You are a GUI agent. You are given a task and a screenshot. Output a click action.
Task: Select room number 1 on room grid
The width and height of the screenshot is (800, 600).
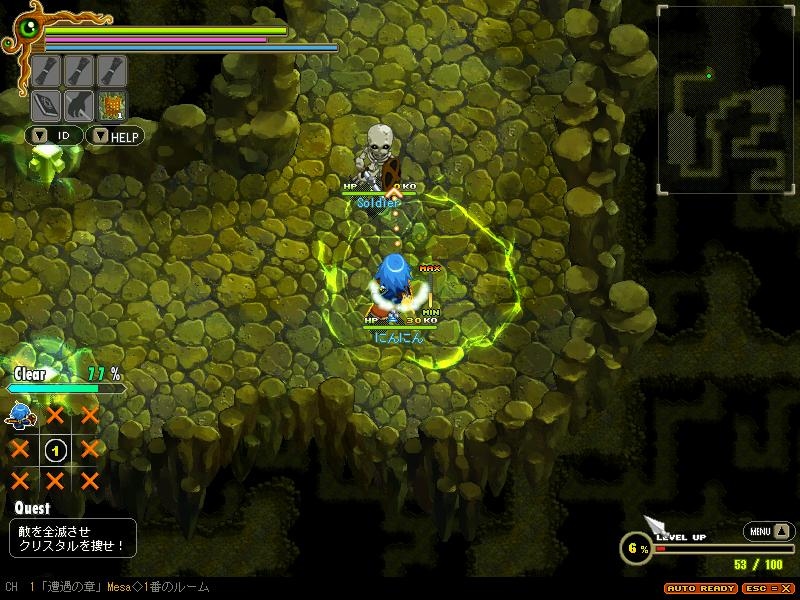pos(54,449)
